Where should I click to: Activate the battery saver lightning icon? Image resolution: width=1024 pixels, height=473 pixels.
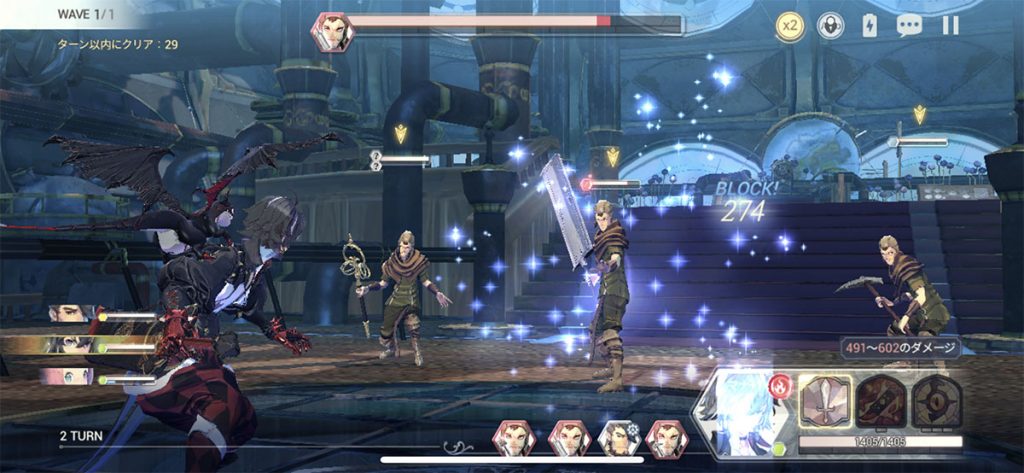tap(869, 26)
